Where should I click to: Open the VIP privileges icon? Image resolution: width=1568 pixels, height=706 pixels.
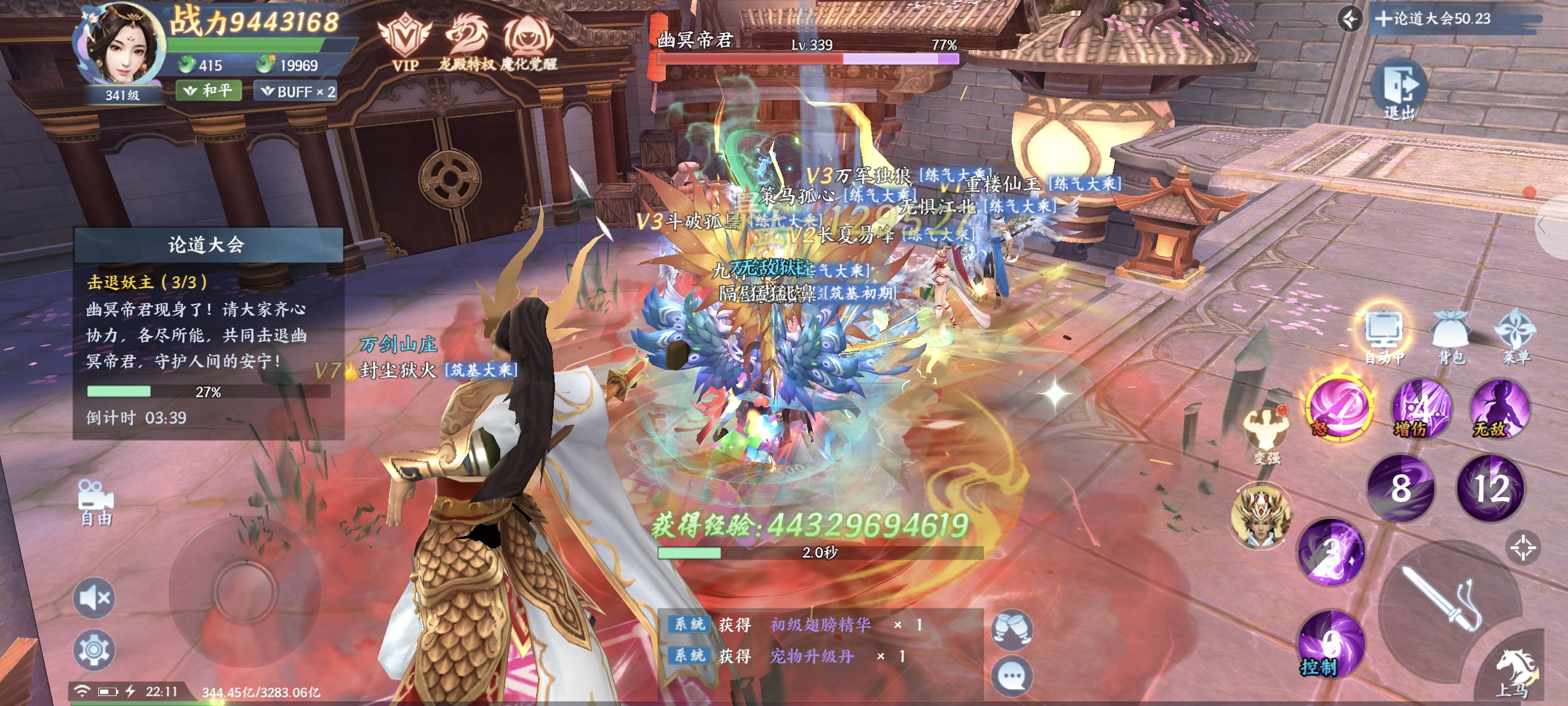pos(404,41)
